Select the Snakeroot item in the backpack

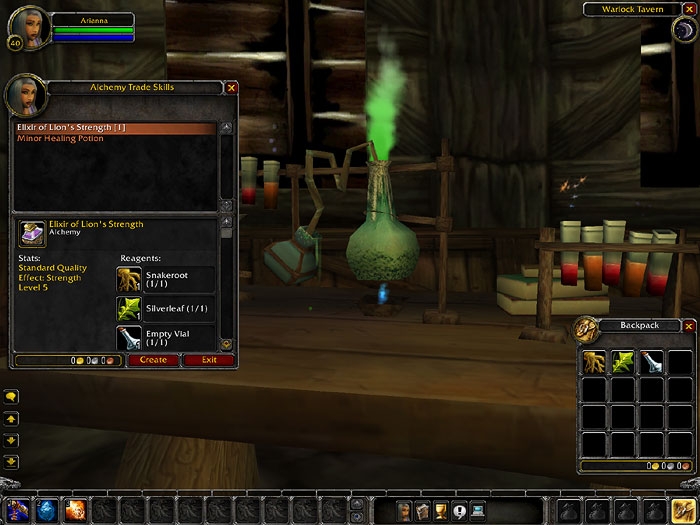596,362
